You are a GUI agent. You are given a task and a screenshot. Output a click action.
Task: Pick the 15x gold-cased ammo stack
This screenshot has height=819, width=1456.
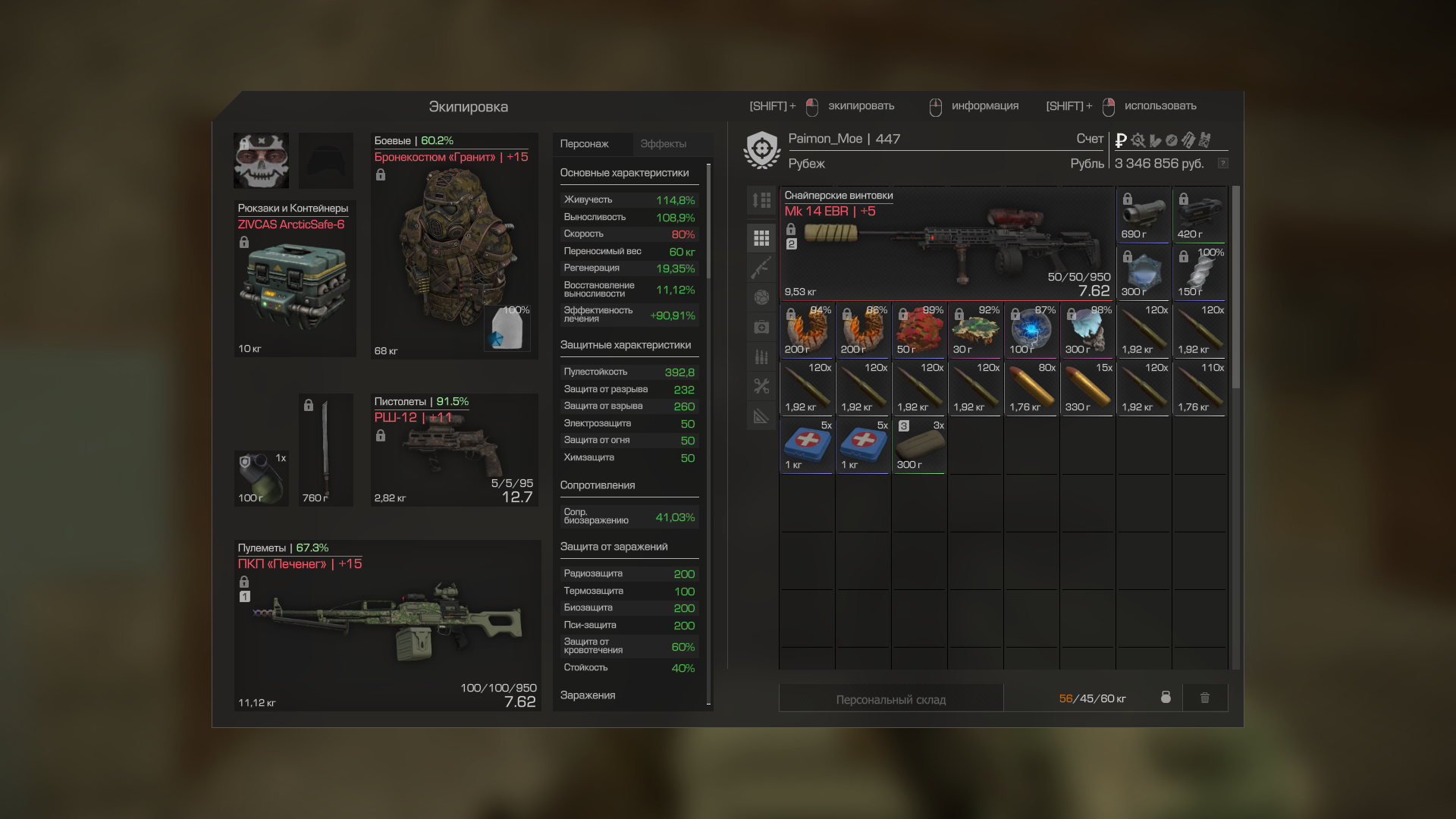coord(1087,388)
